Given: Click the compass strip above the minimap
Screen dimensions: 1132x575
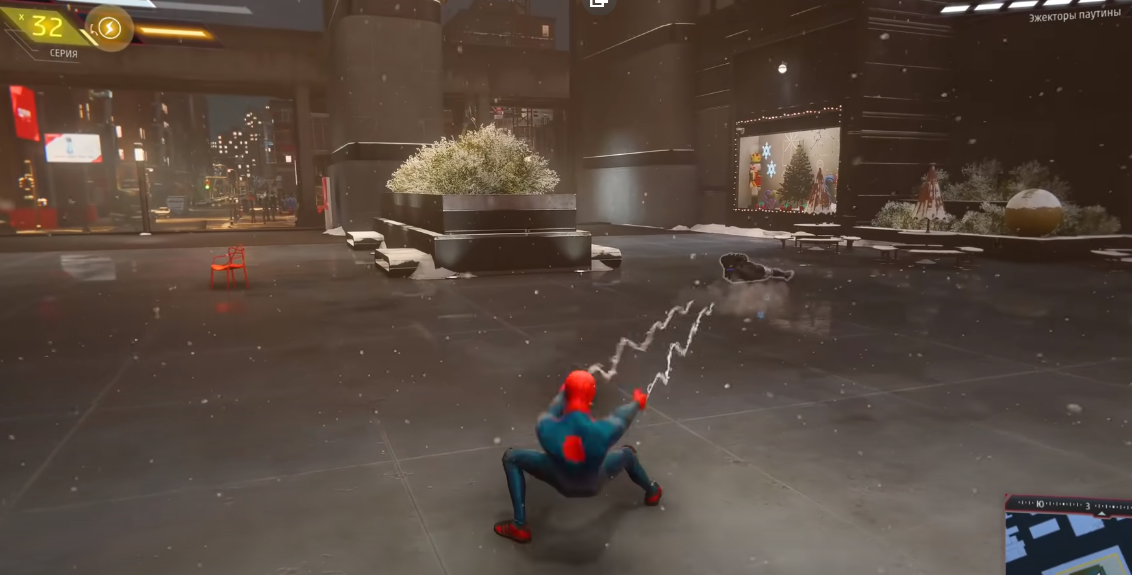Looking at the screenshot, I should [x=1067, y=503].
